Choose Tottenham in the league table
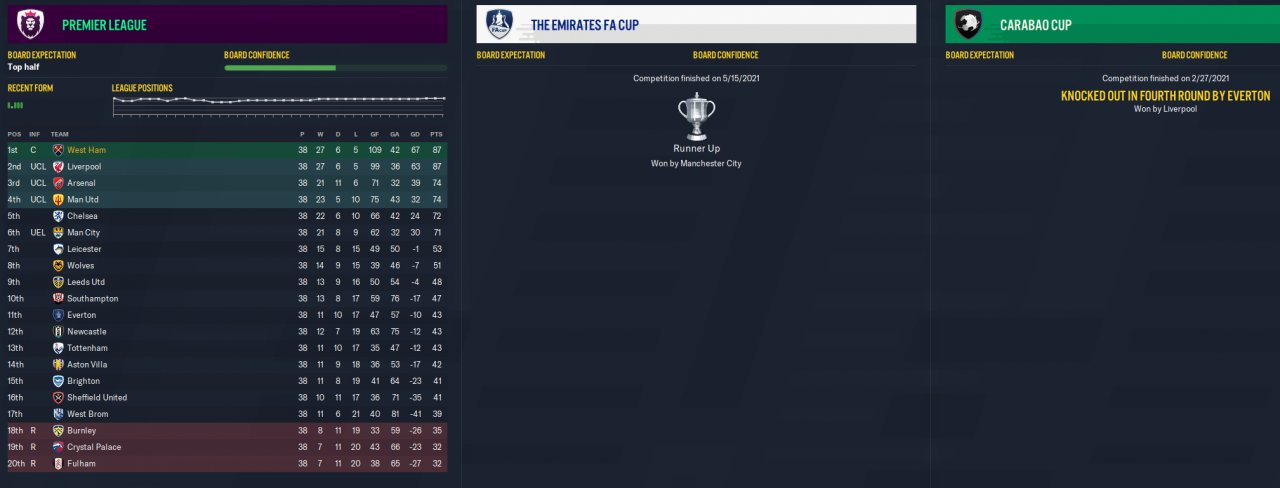 point(87,348)
